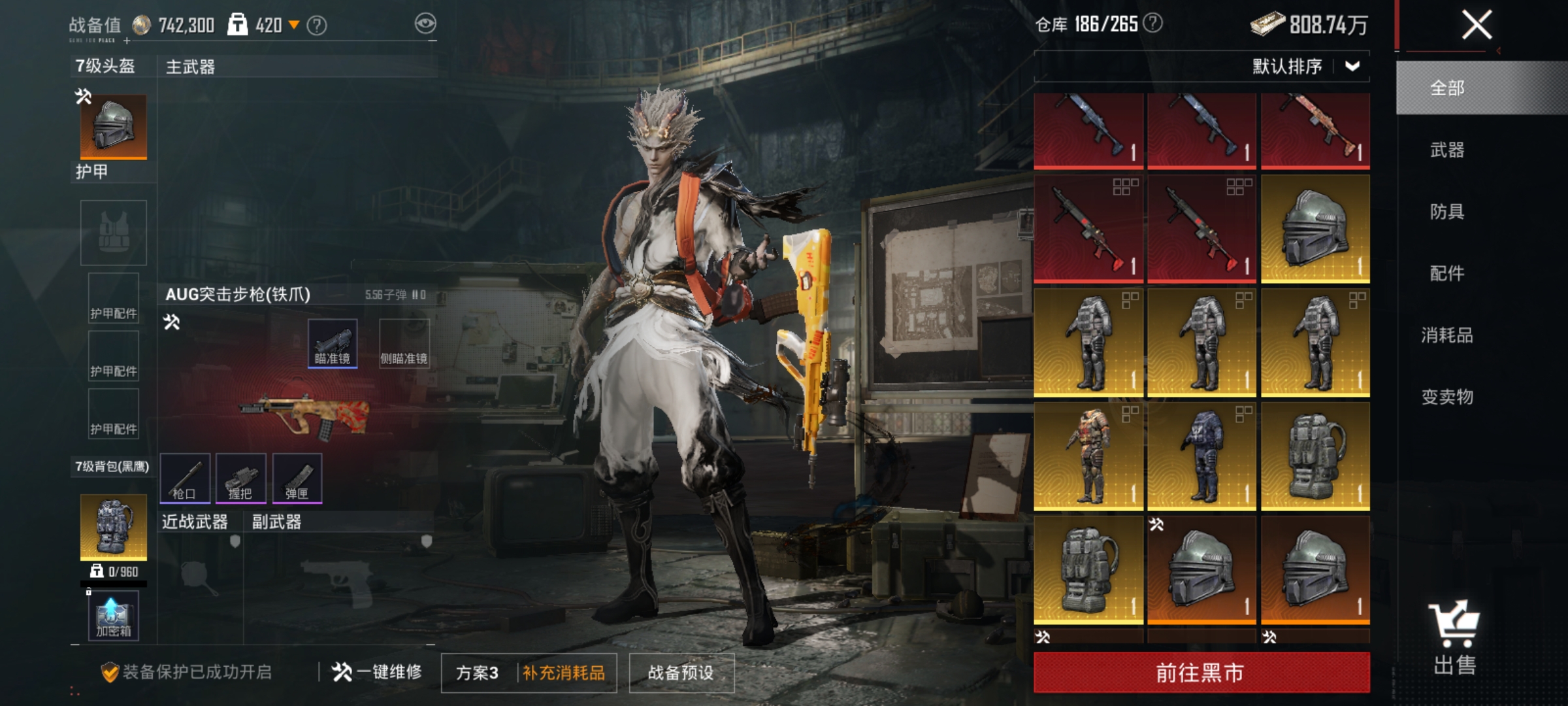Select the equipped level 7 helmet slot
The image size is (1568, 706).
[x=113, y=126]
